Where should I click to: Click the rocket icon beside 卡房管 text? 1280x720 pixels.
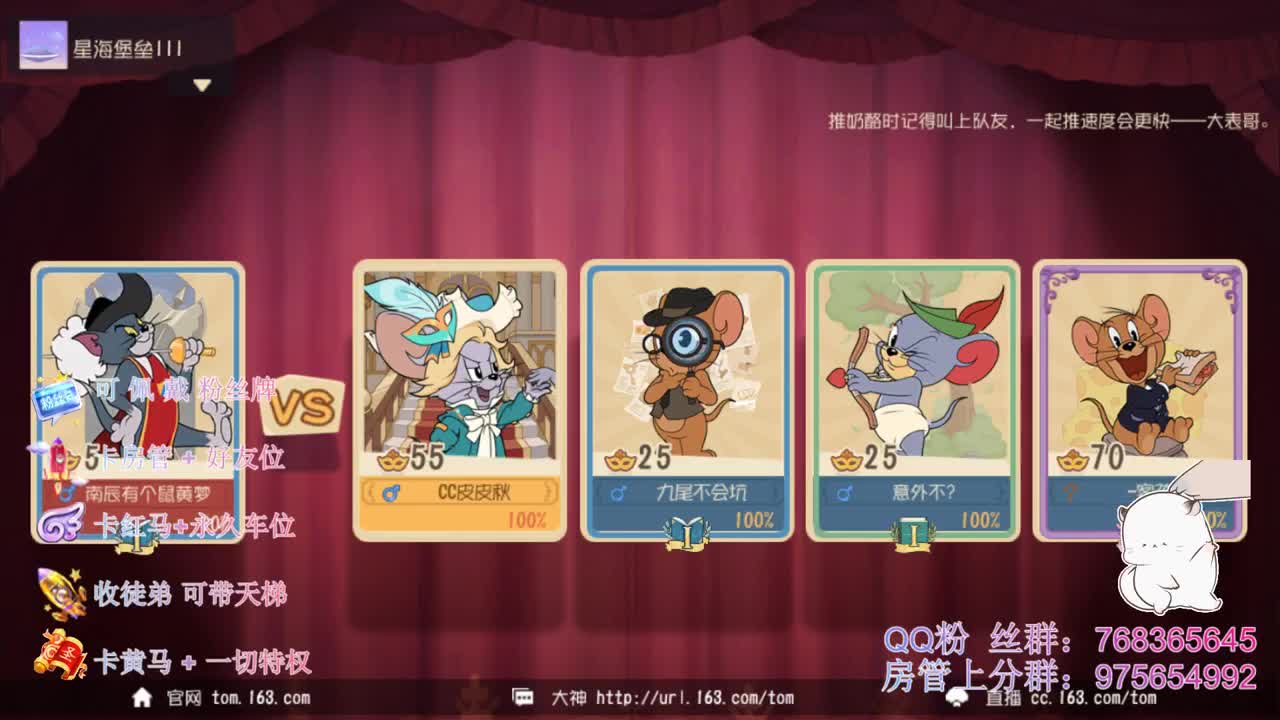[x=60, y=457]
